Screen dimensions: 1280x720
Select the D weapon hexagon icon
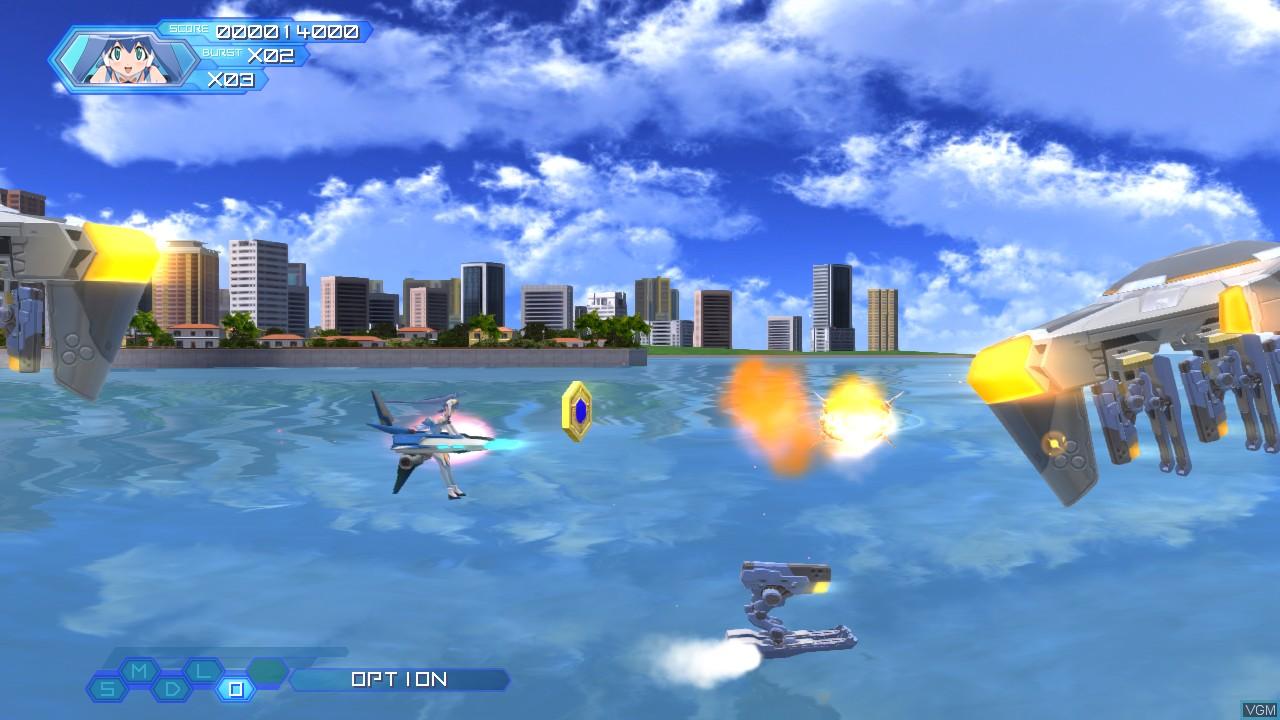coord(170,687)
